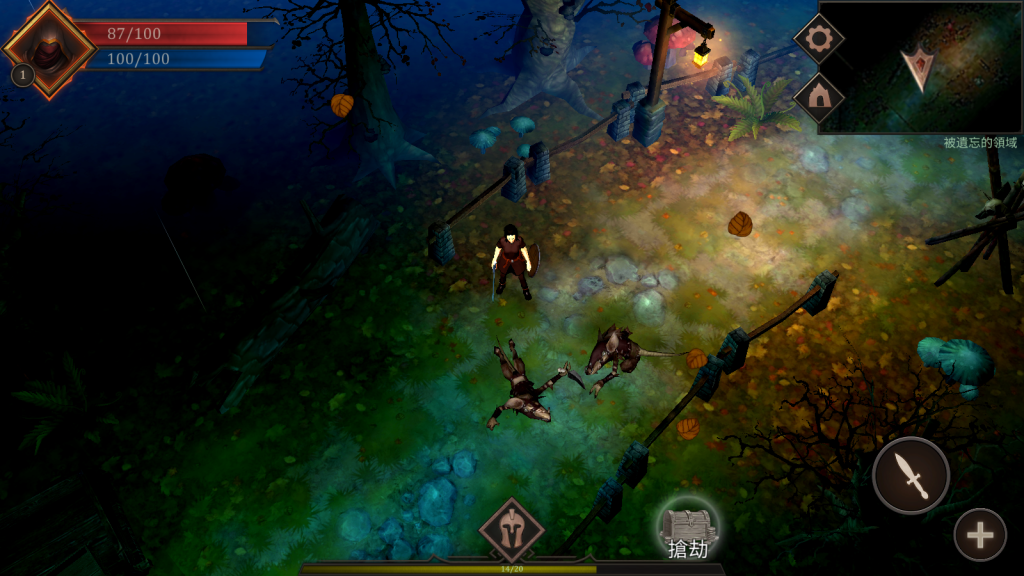Open the minimap

pyautogui.click(x=919, y=68)
